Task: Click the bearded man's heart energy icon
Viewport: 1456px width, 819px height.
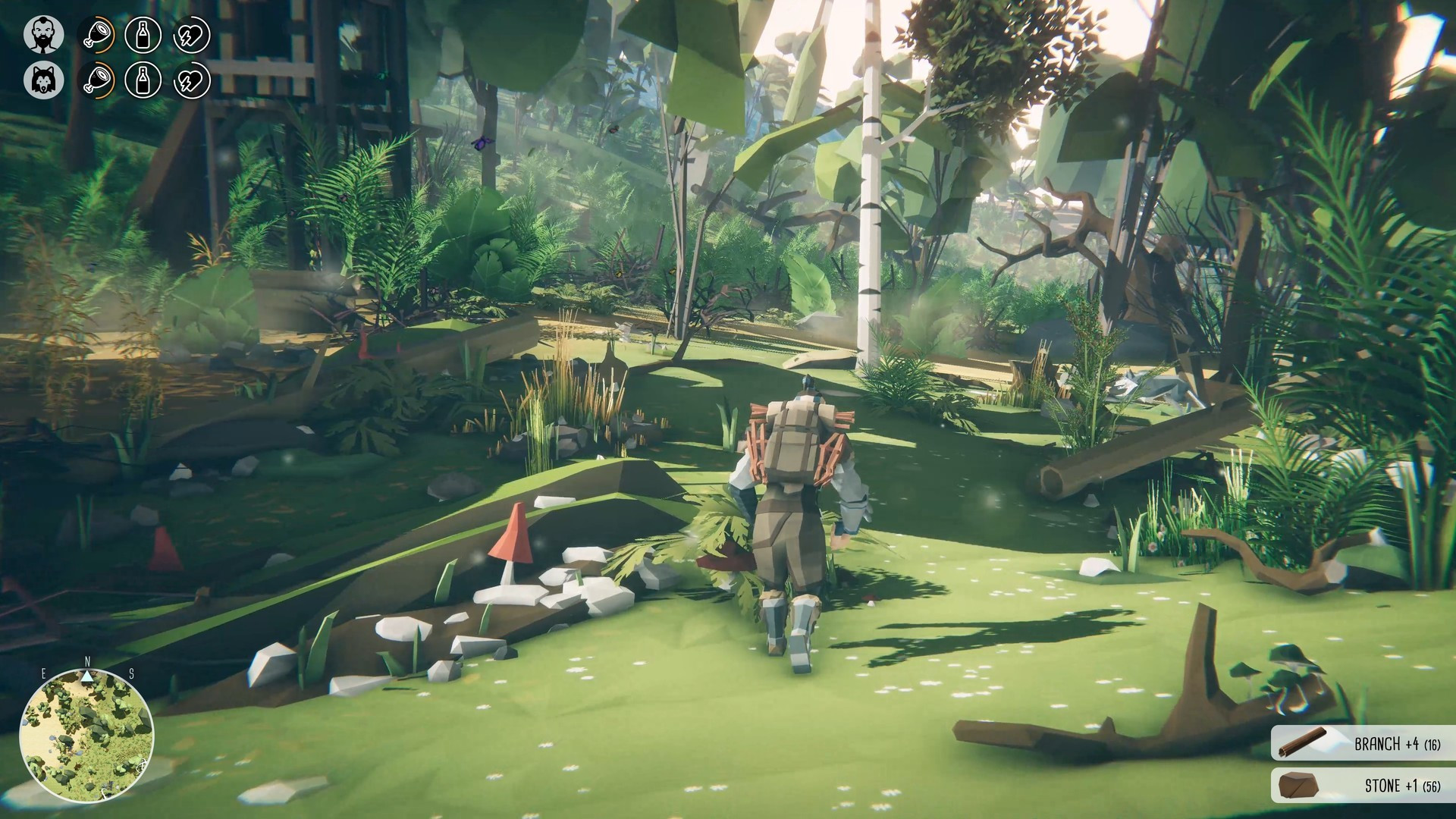Action: 191,35
